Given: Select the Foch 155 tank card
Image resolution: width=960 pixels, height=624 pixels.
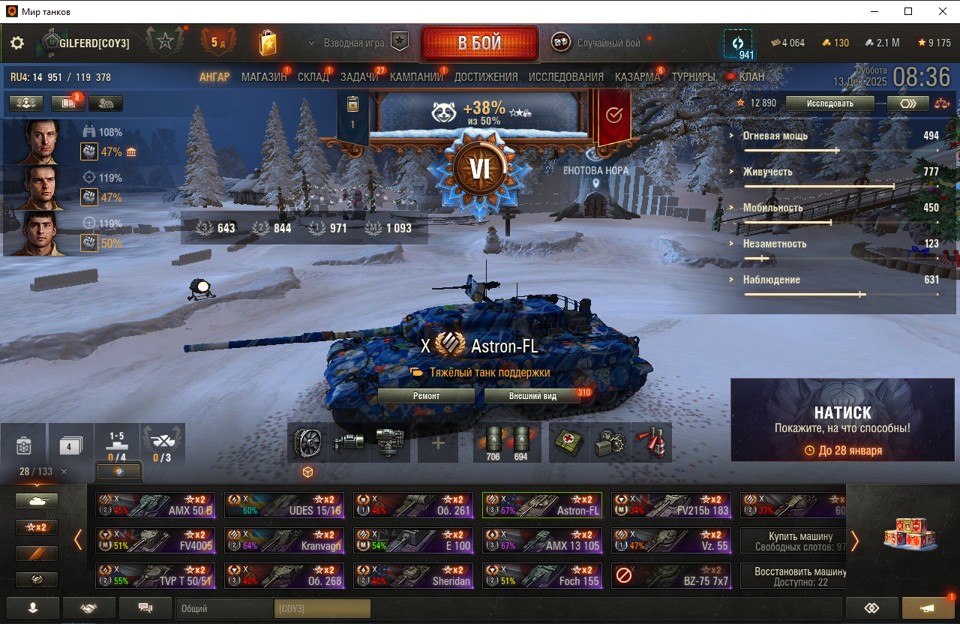Looking at the screenshot, I should pos(541,576).
